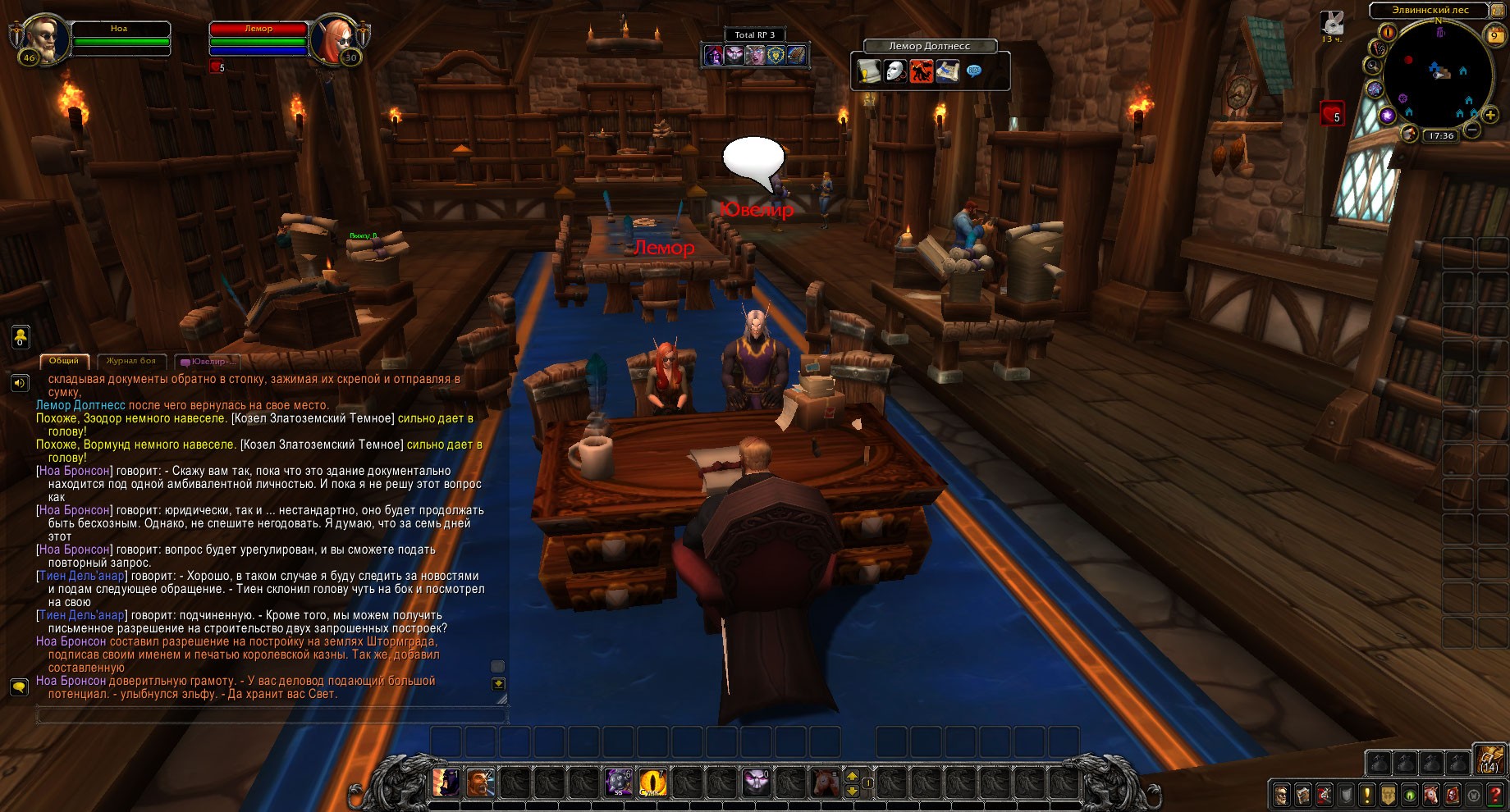Open the mounts horse head micro button
The height and width of the screenshot is (812, 1510).
(x=1431, y=794)
